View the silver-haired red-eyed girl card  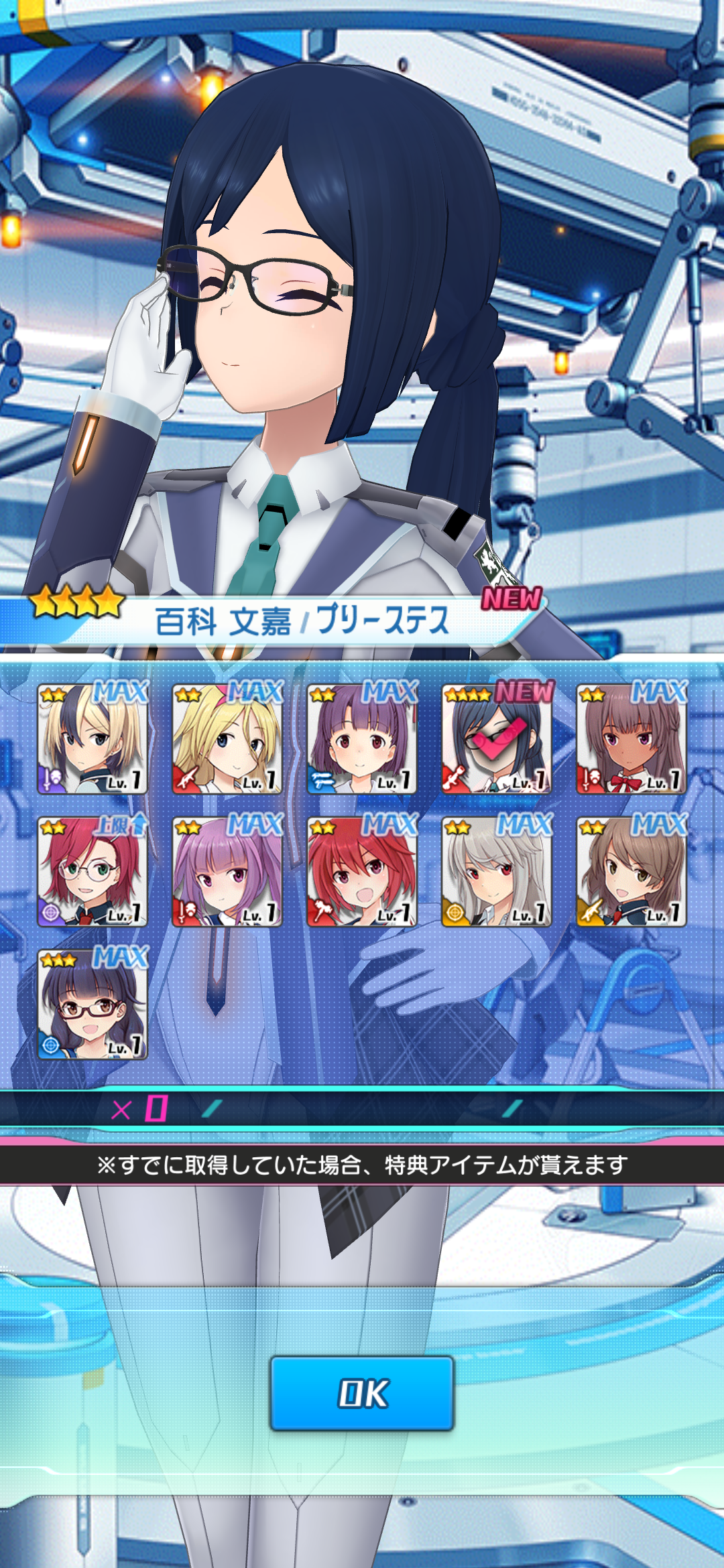[x=497, y=872]
